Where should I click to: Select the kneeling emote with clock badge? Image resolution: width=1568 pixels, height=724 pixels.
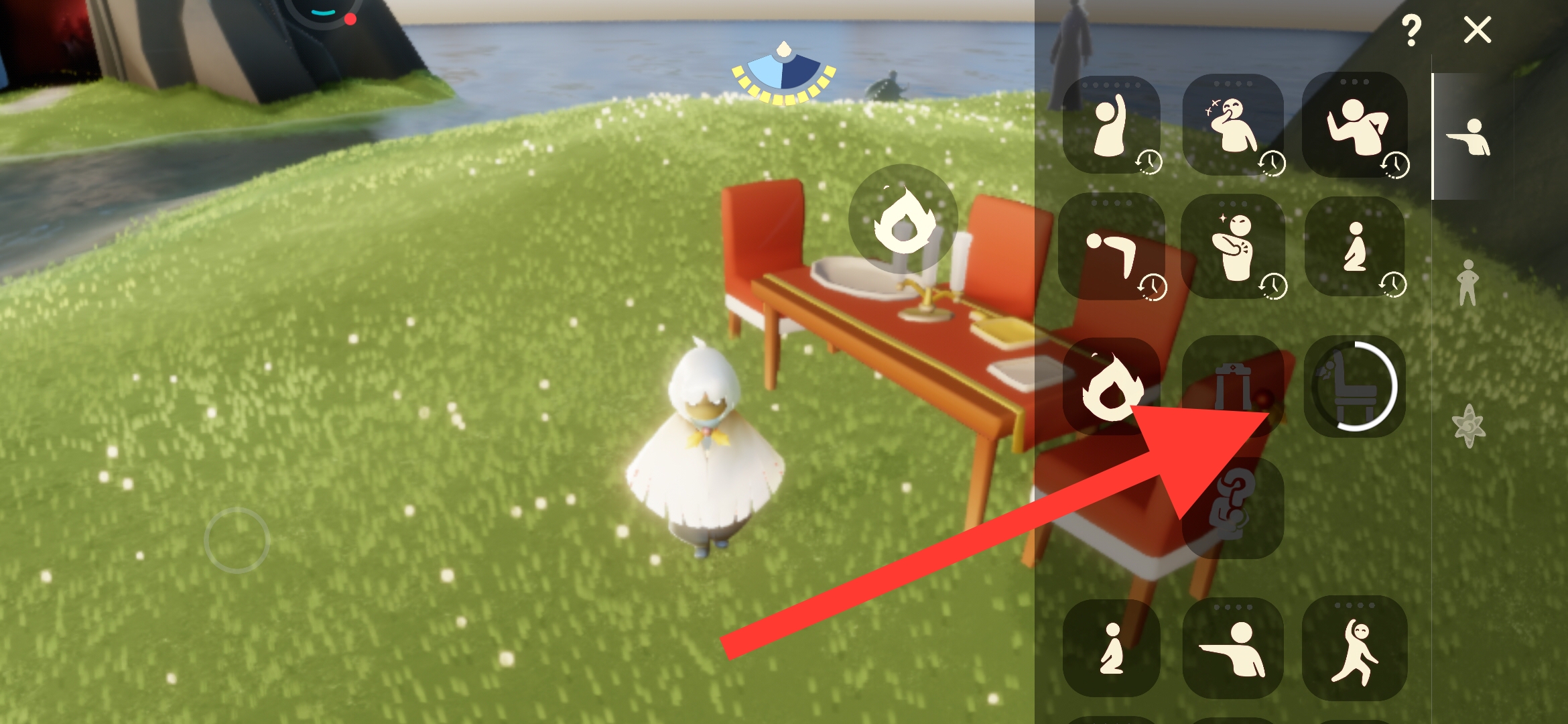(x=1354, y=247)
